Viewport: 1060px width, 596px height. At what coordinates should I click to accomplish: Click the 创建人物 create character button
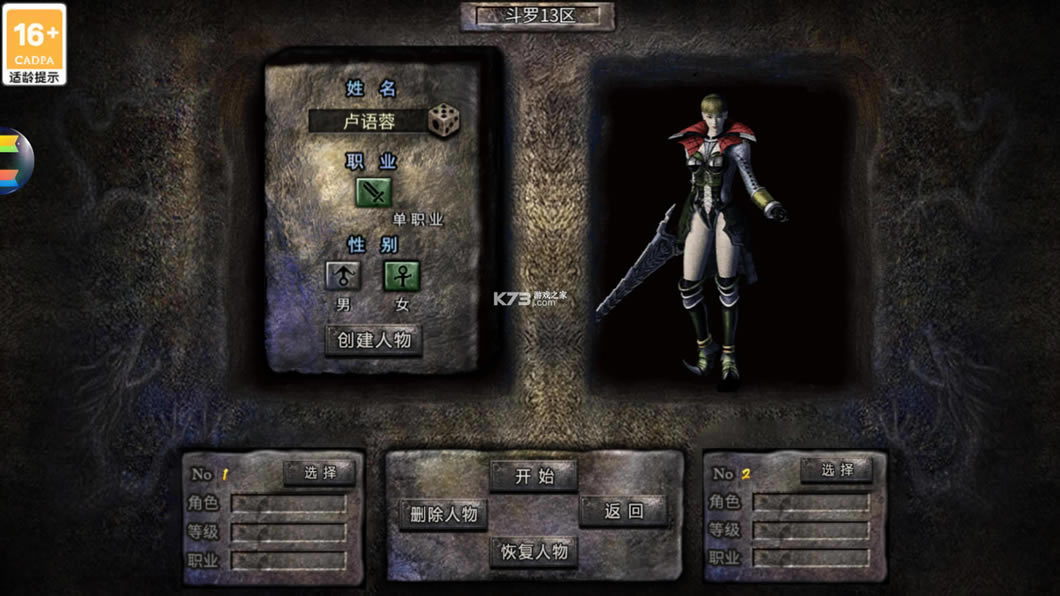[x=374, y=340]
